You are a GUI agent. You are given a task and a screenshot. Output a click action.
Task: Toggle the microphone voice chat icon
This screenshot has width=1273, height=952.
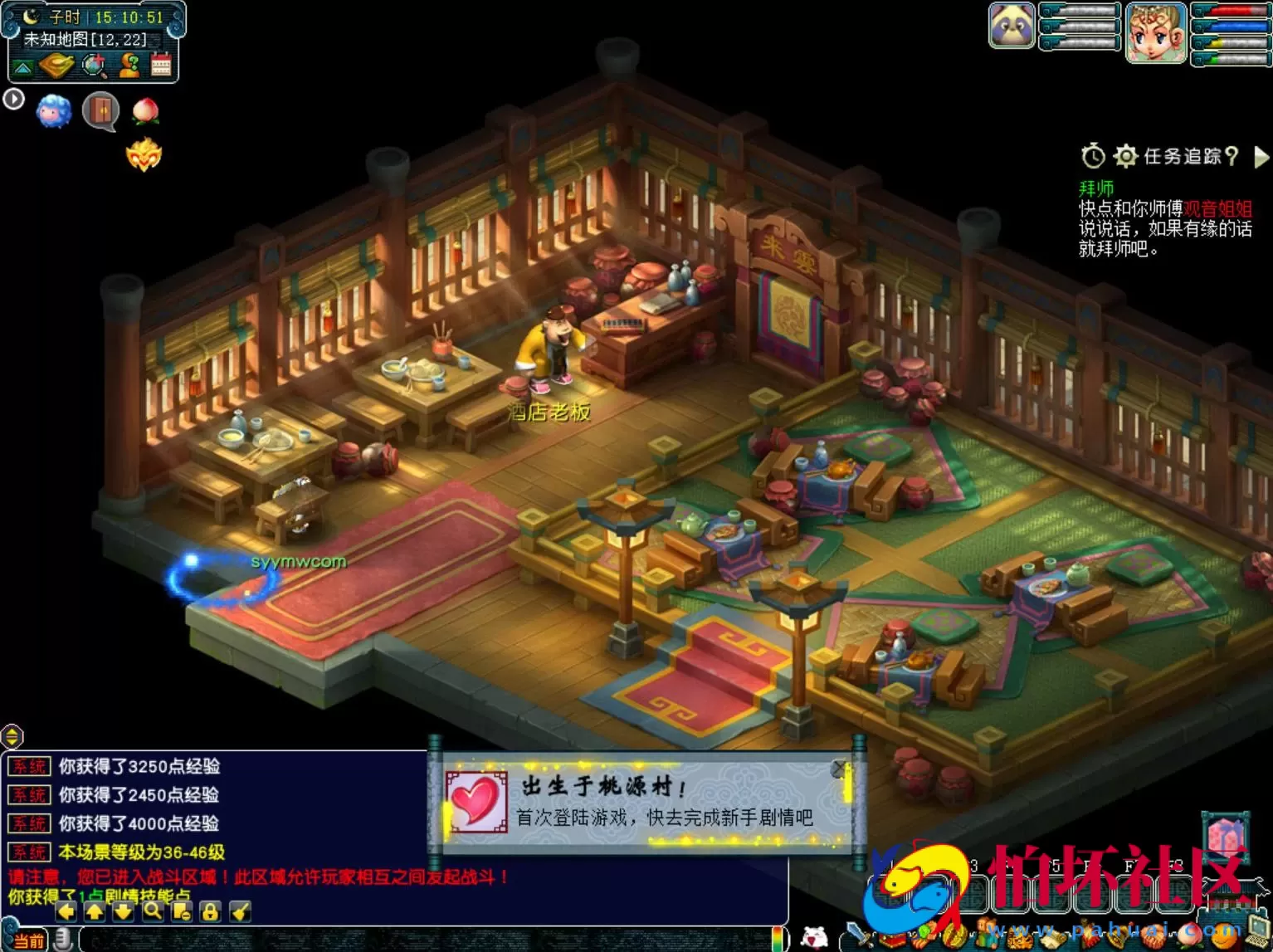(64, 939)
